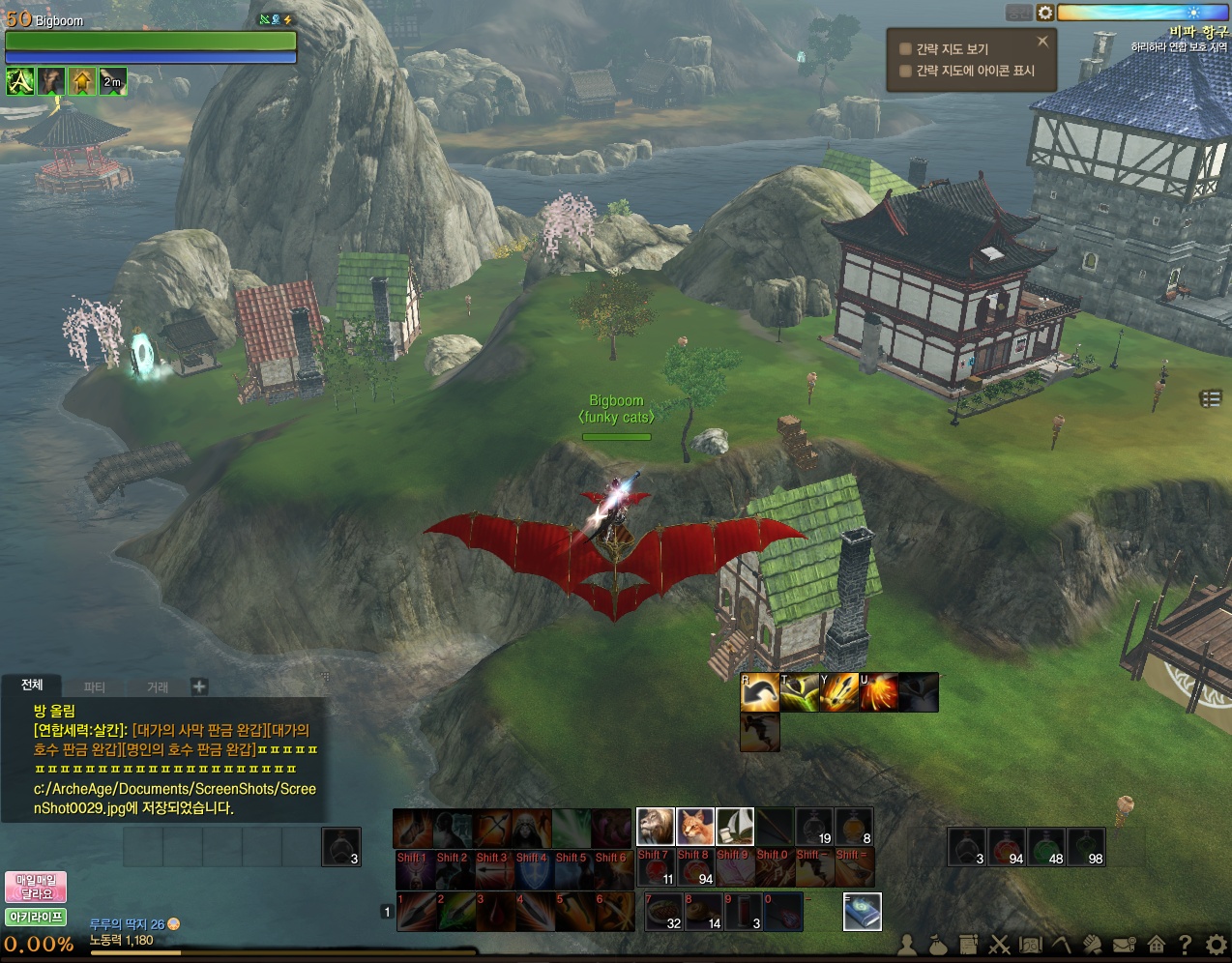This screenshot has height=963, width=1232.
Task: Switch to the 파티 chat tab
Action: point(95,687)
